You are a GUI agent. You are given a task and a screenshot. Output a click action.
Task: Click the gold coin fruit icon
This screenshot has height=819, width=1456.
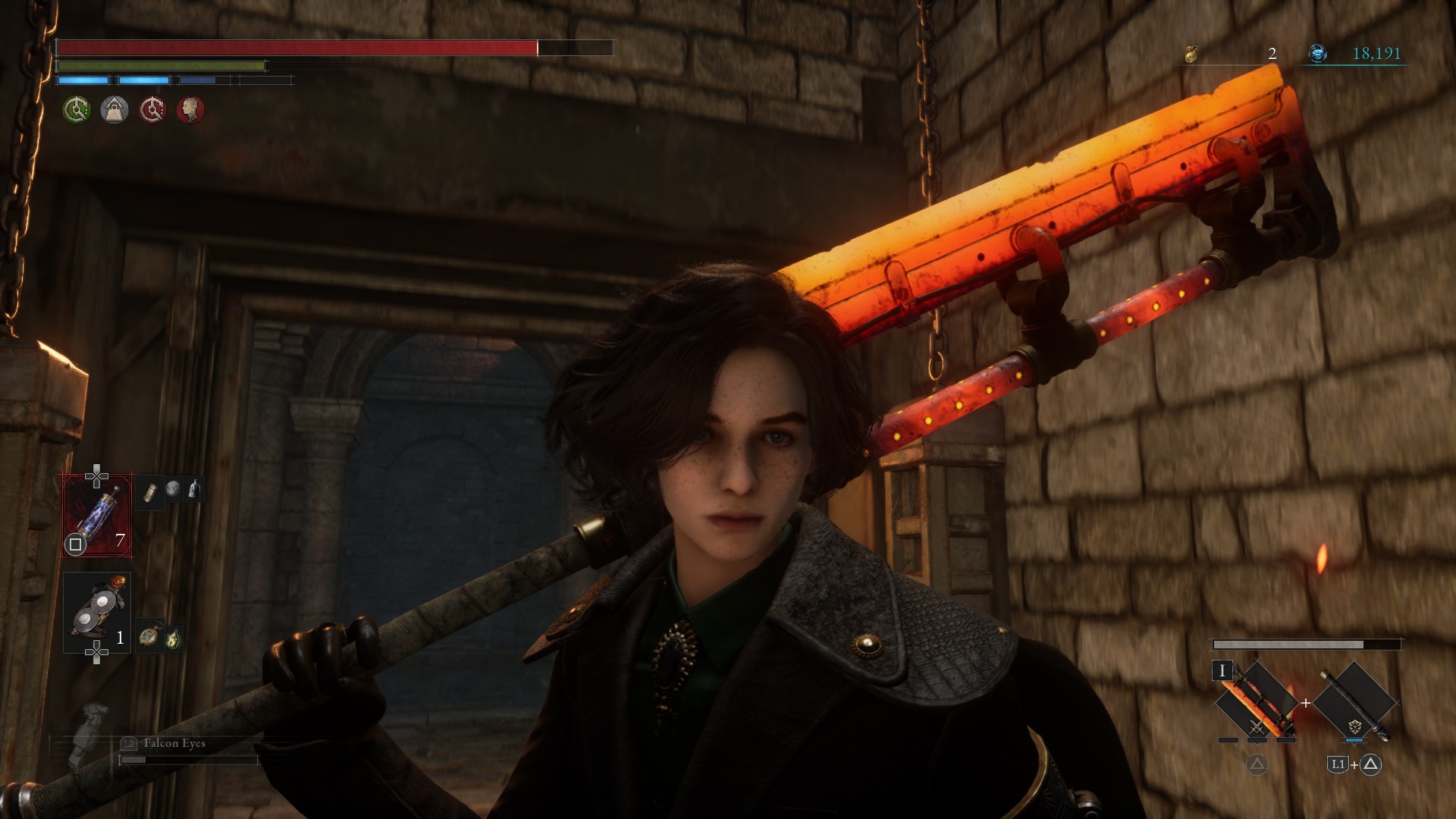[x=1191, y=54]
